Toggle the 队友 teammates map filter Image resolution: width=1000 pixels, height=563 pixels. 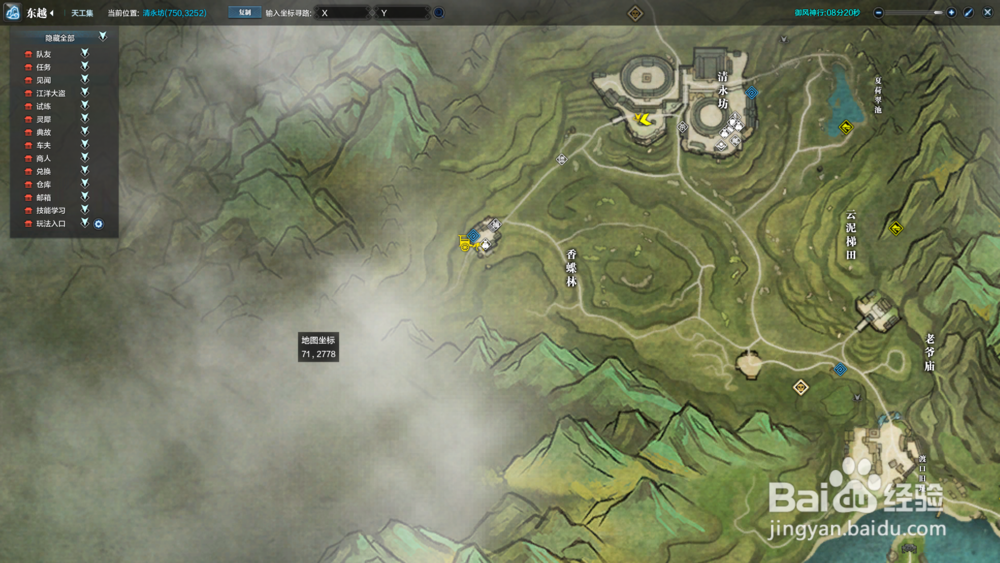85,53
